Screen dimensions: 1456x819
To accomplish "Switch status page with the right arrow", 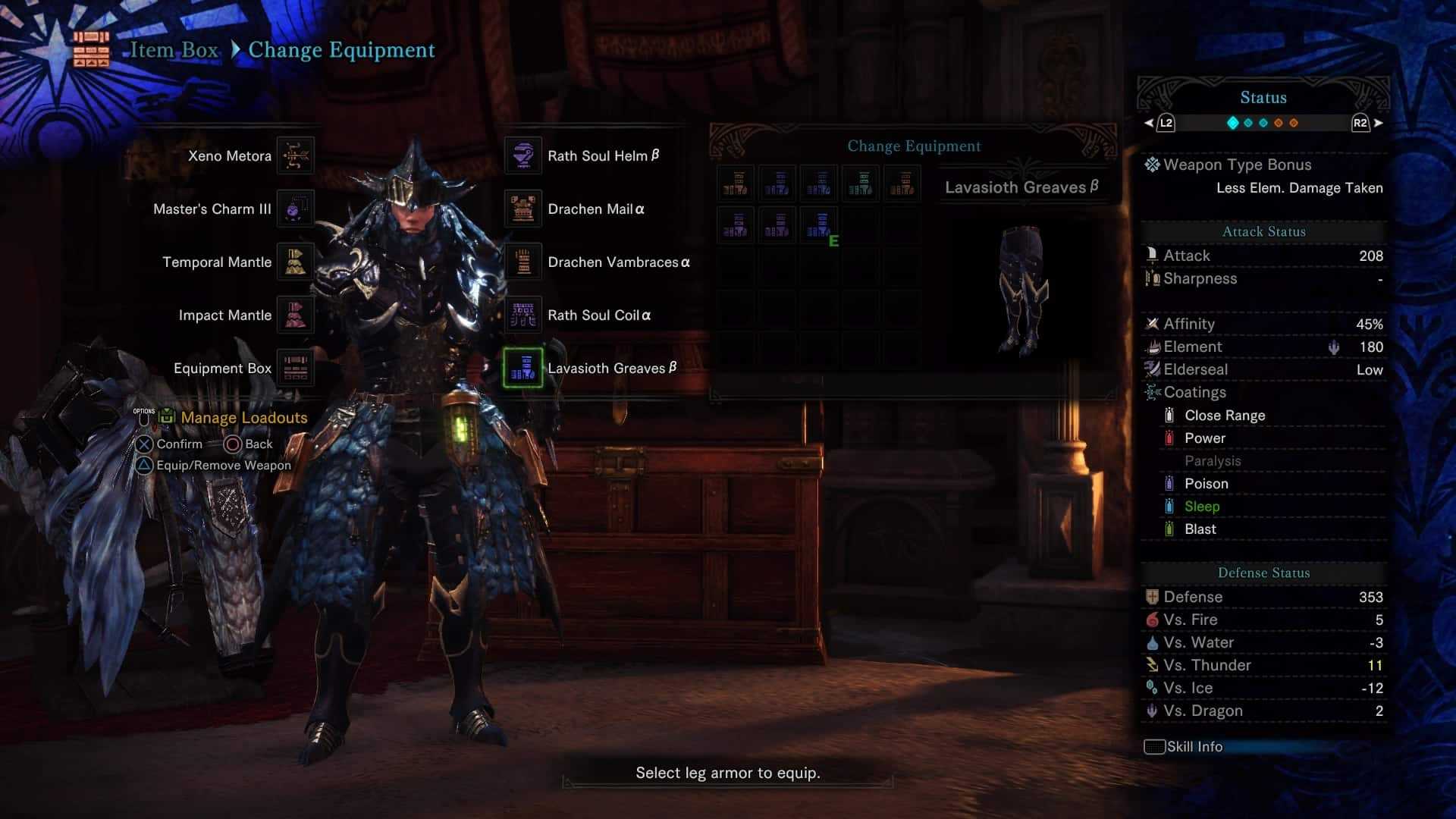I will [1378, 123].
